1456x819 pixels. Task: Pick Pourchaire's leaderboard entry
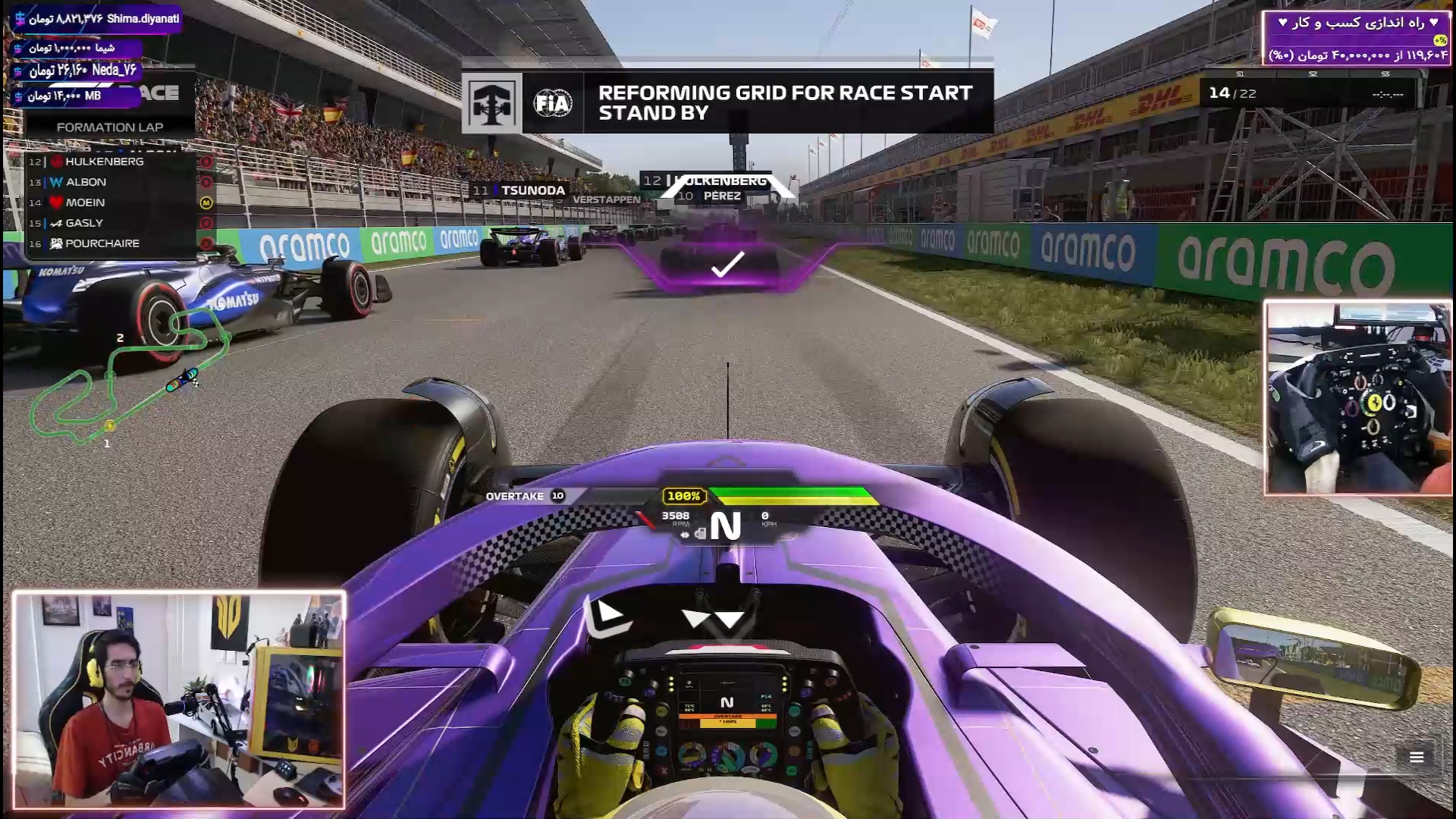[x=102, y=243]
